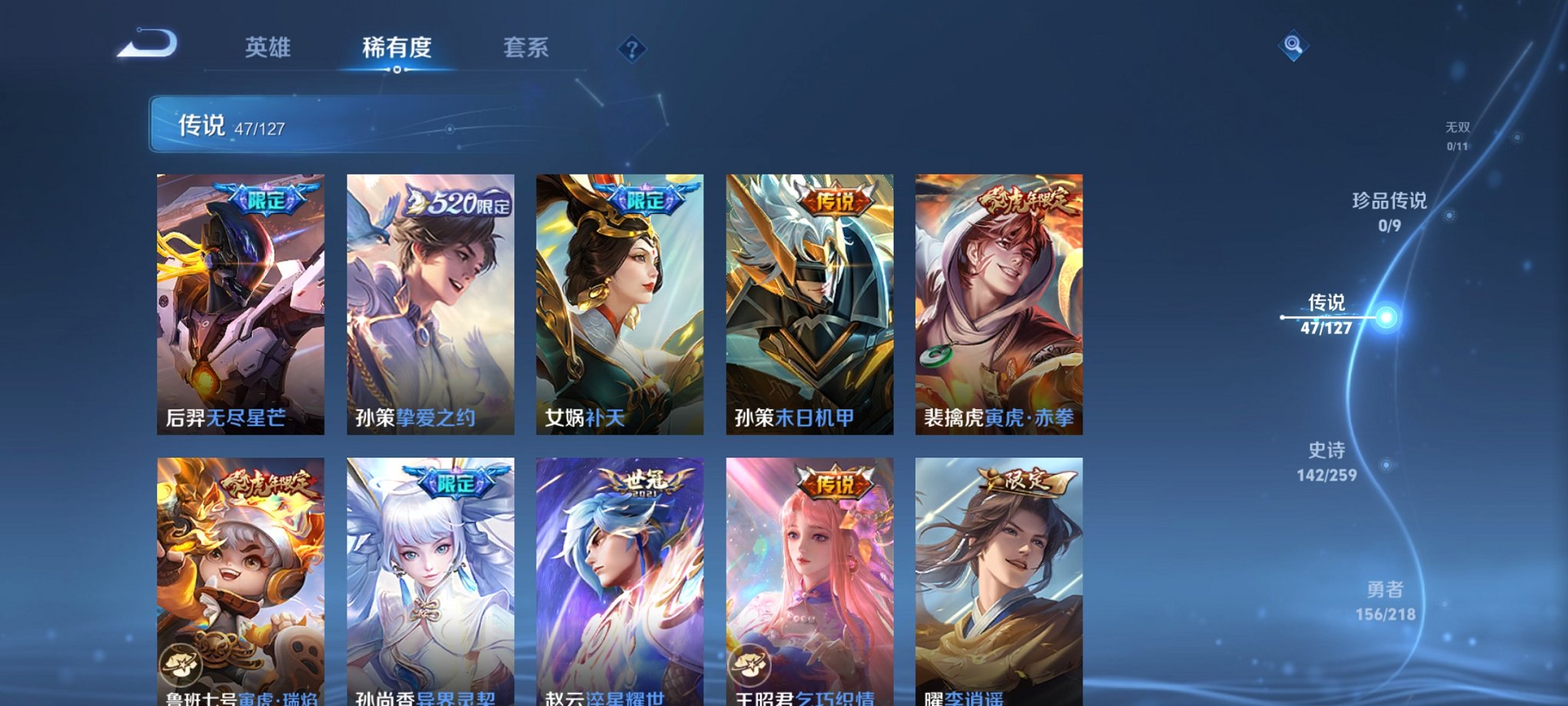The width and height of the screenshot is (1568, 706).
Task: Keep the 稀有度 tab selected
Action: click(x=396, y=48)
